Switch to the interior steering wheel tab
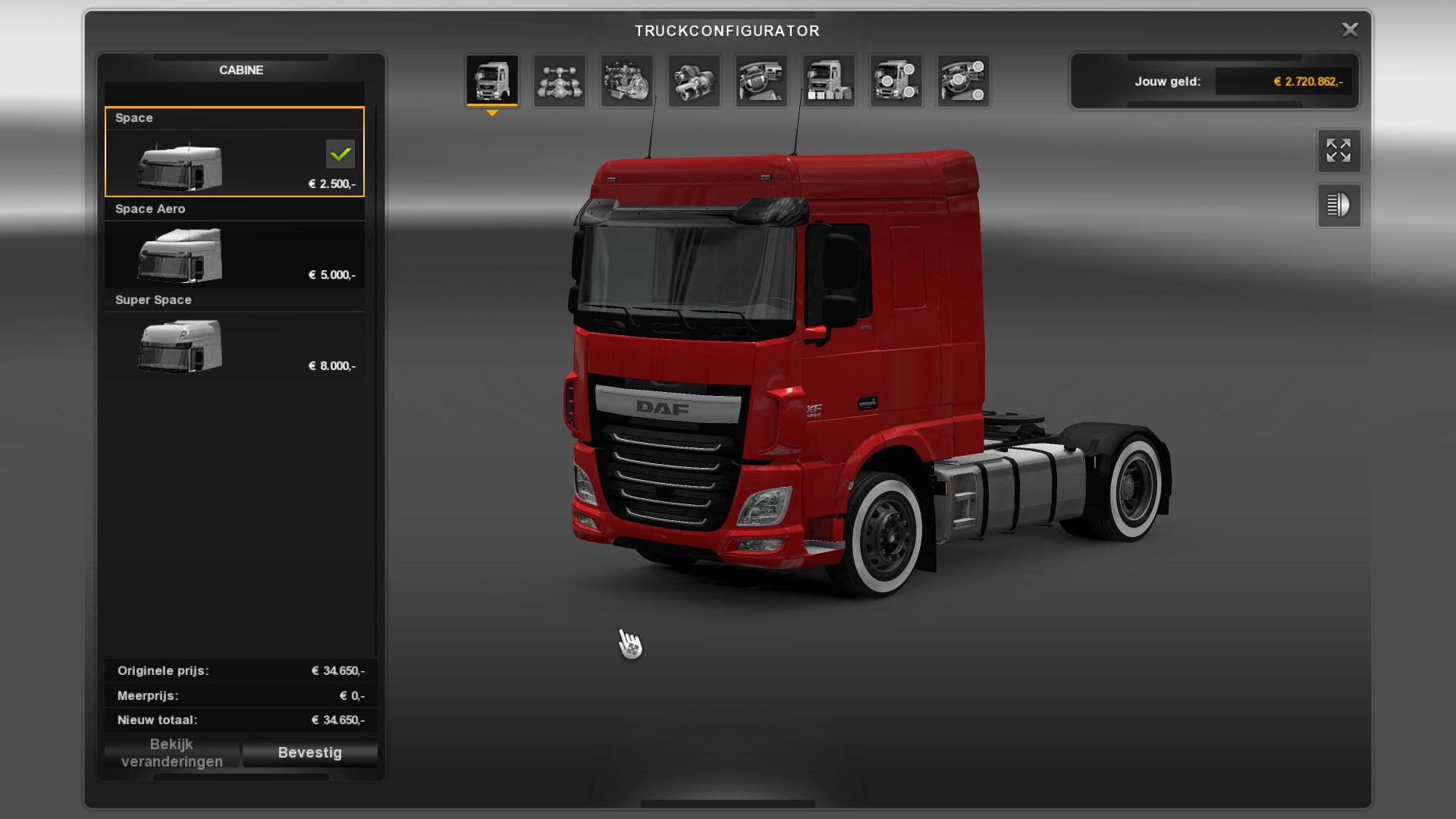 (x=761, y=80)
